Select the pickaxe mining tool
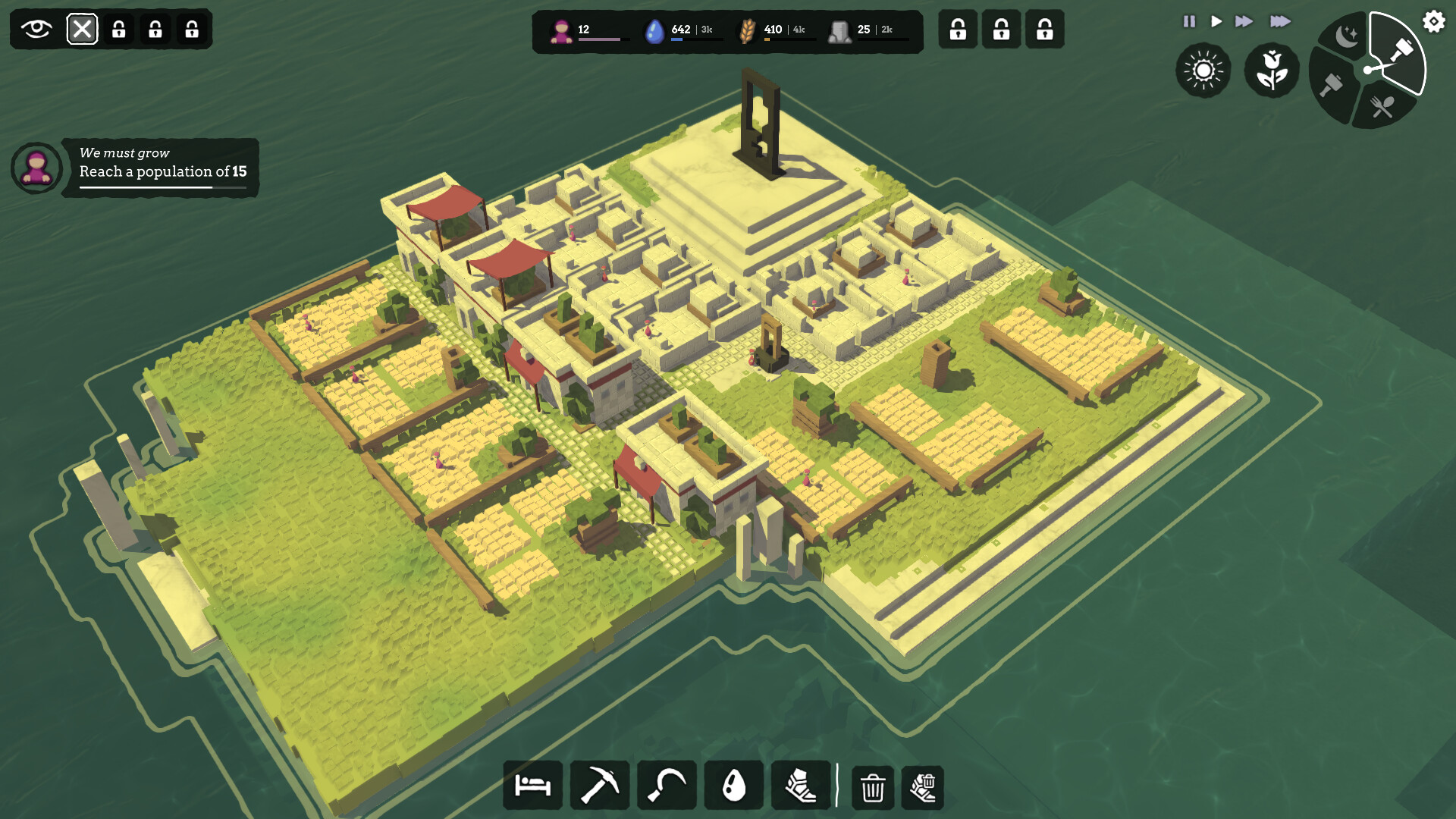The height and width of the screenshot is (819, 1456). (599, 785)
